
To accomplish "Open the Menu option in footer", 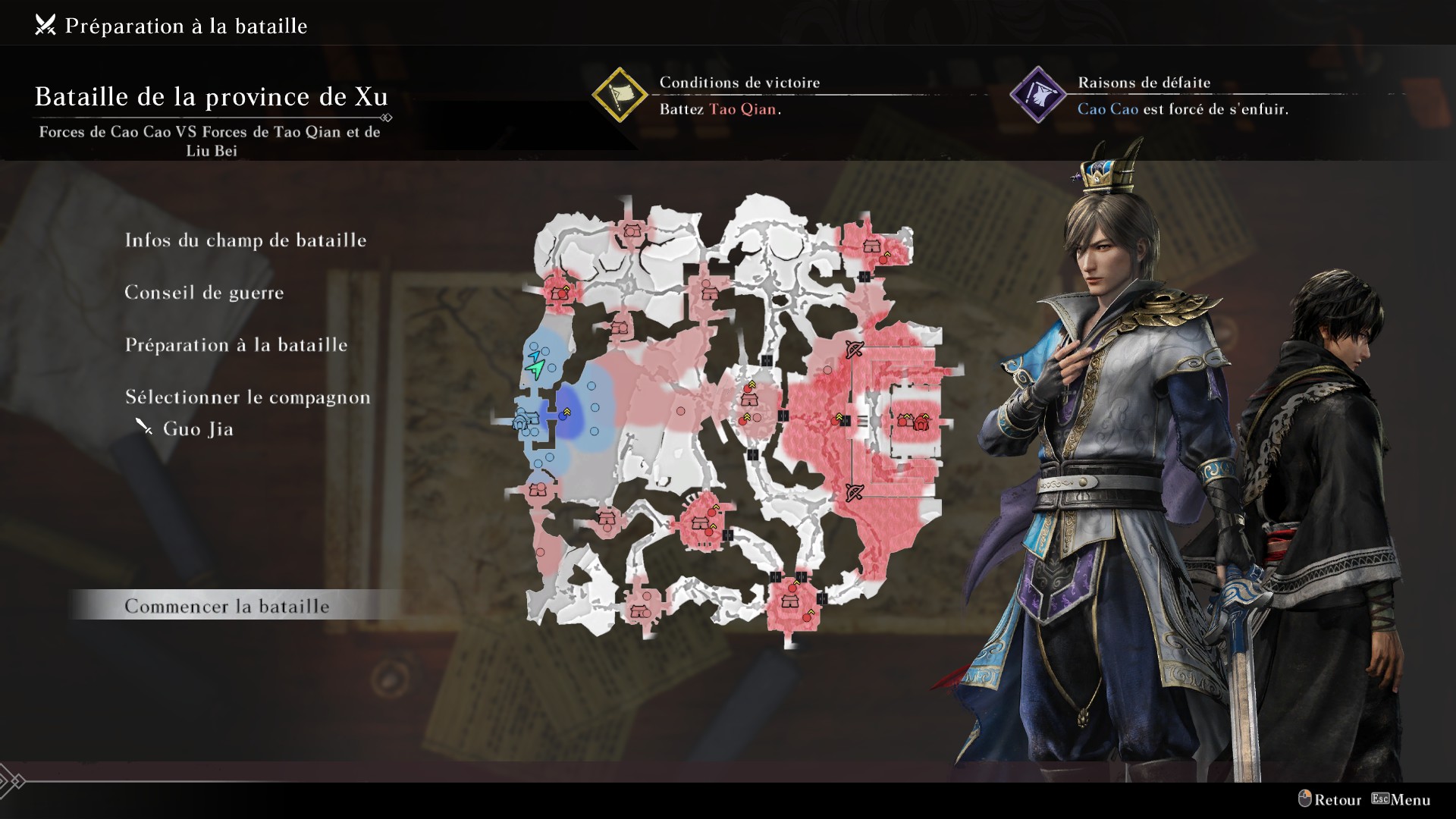I will point(1401,800).
